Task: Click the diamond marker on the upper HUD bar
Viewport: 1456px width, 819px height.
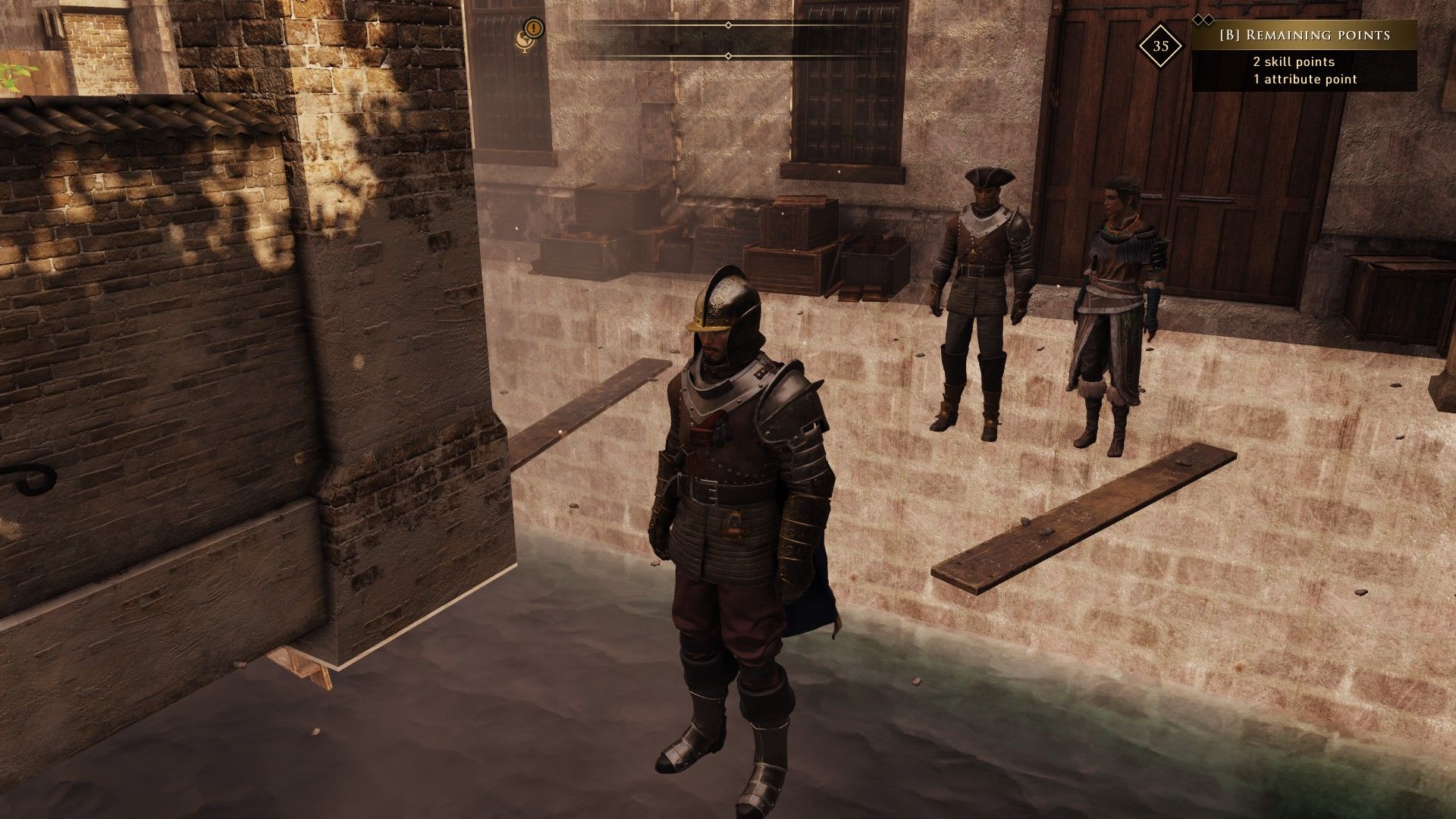Action: coord(728,25)
